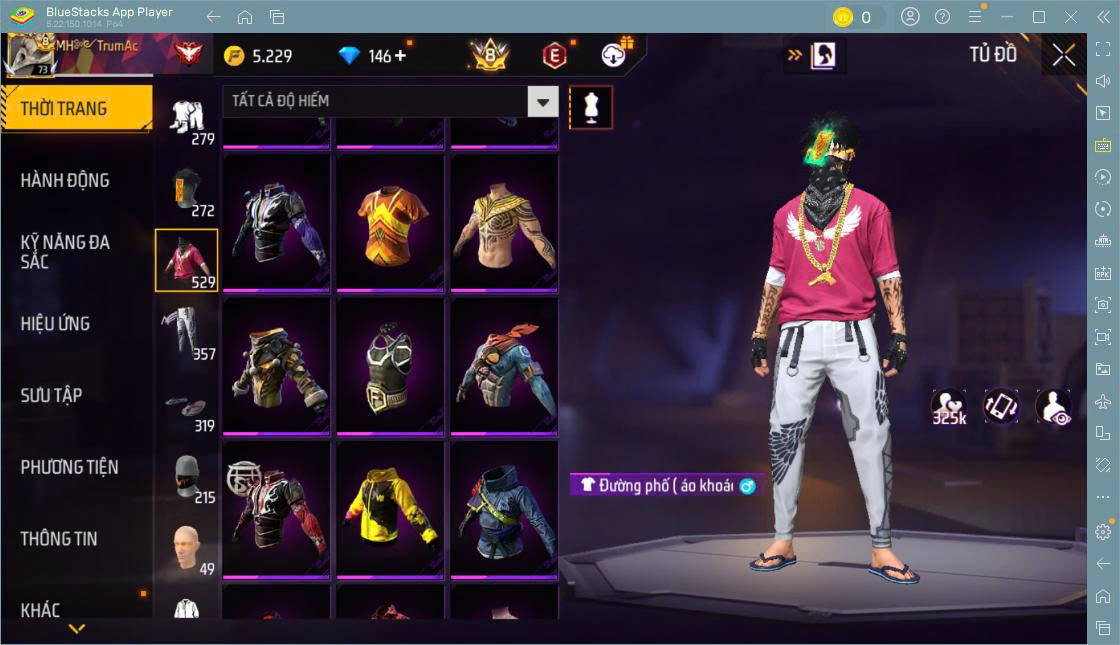The height and width of the screenshot is (645, 1120).
Task: Switch to the Hành Động tab
Action: [x=65, y=181]
